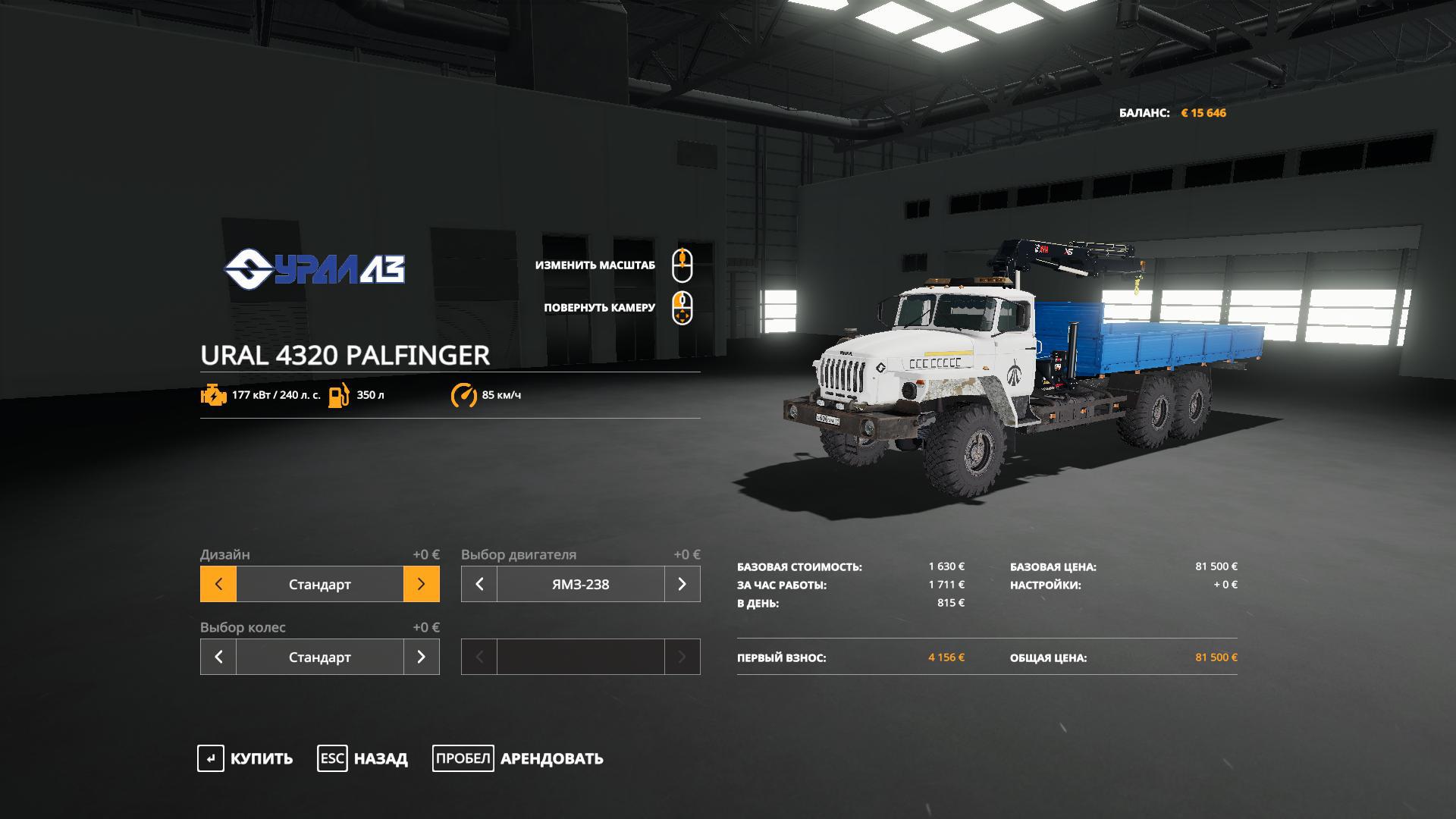
Task: Choose previous wheel option in Выбор колес
Action: [x=218, y=657]
